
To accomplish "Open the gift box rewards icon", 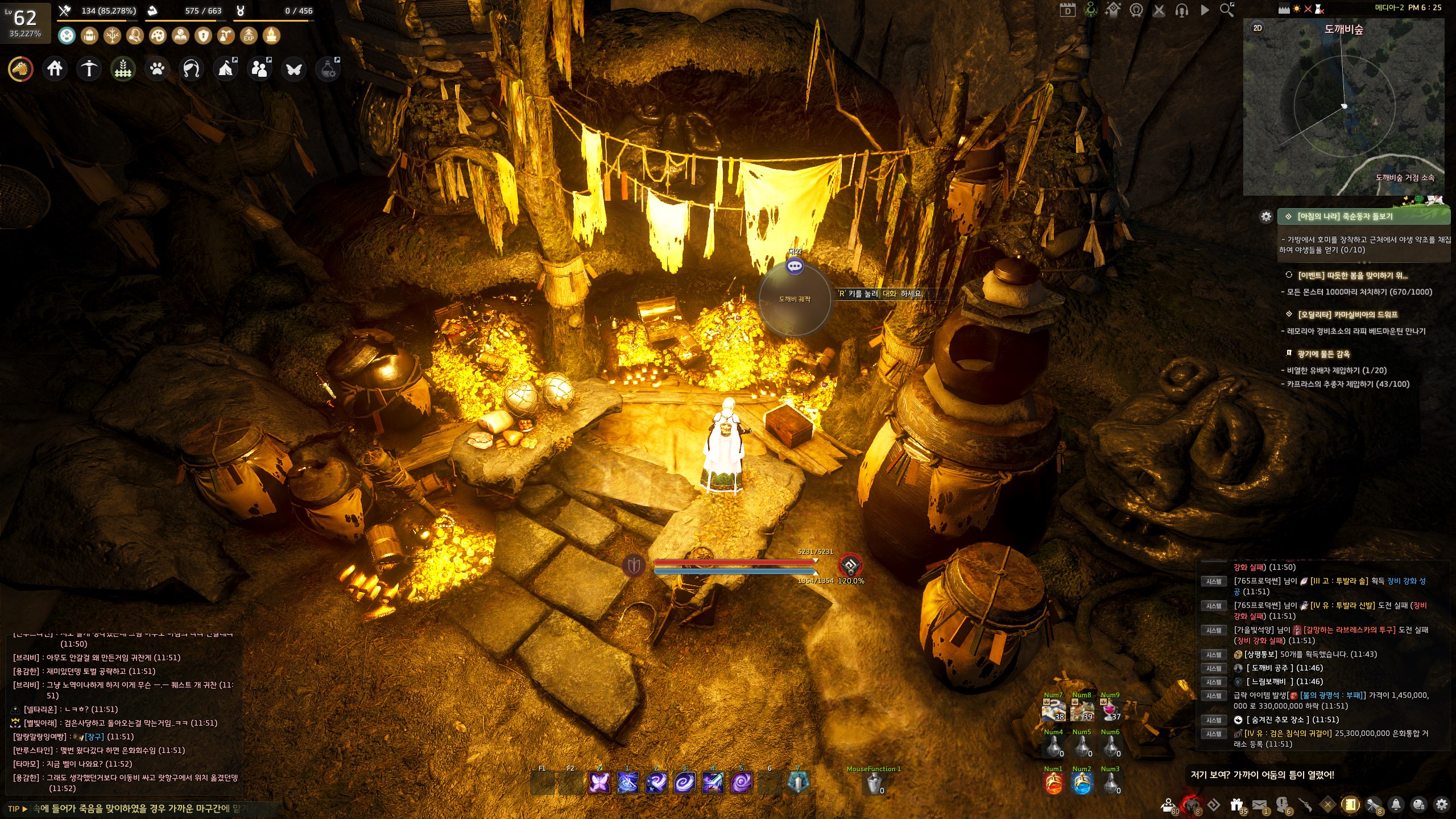I will pos(1236,804).
